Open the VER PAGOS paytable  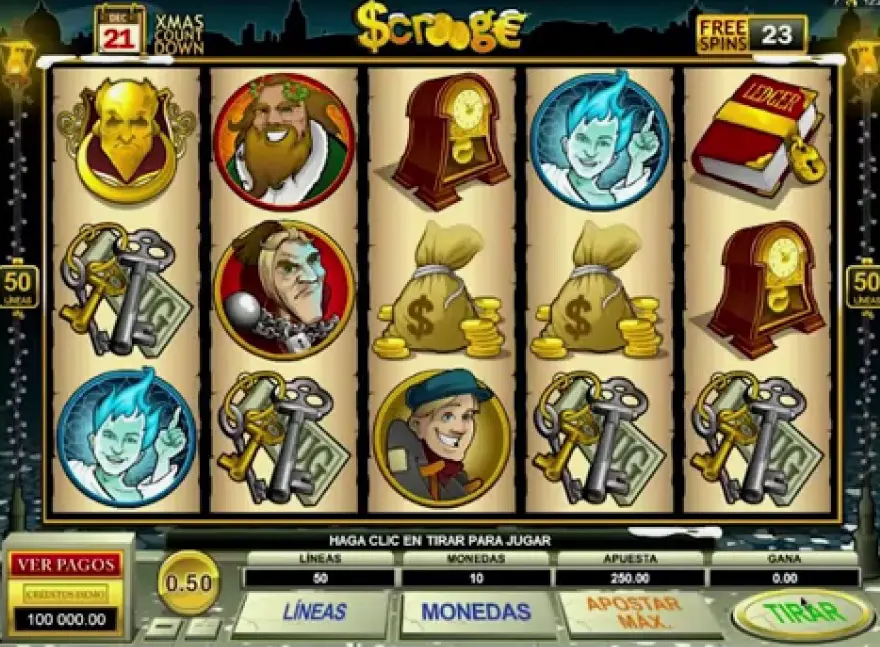pos(66,564)
